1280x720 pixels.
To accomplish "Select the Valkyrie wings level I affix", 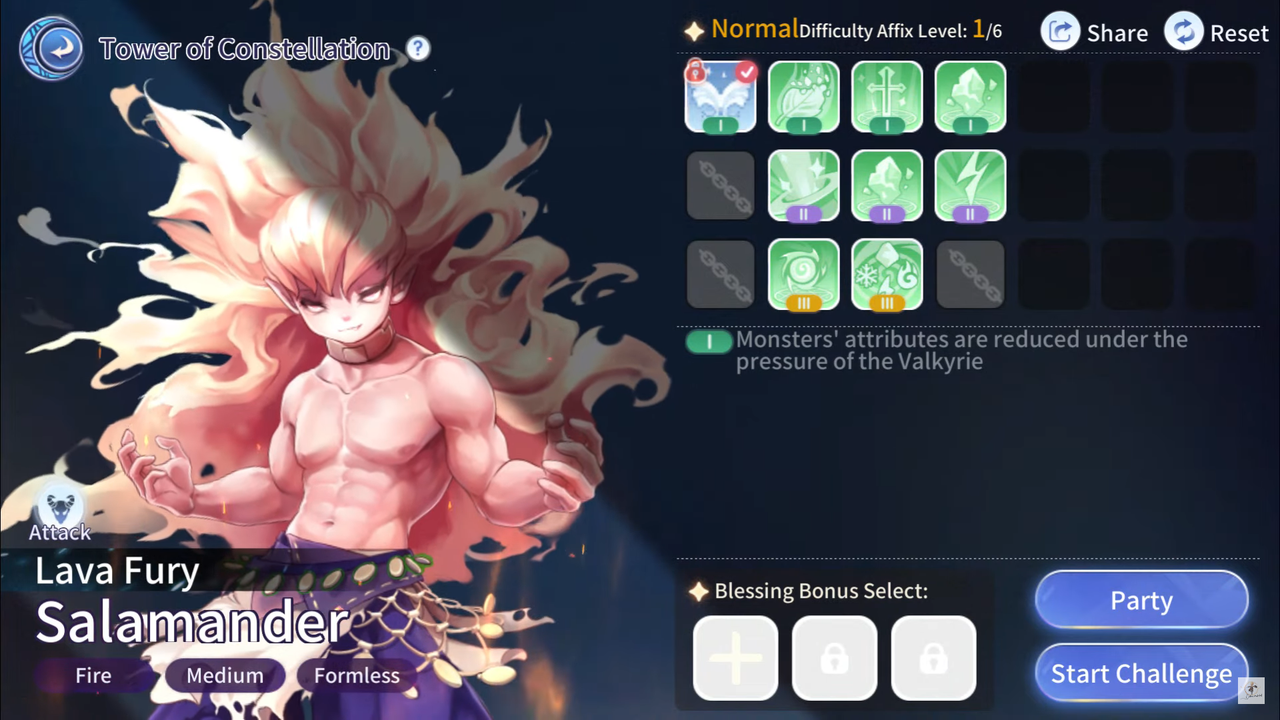I will [720, 96].
